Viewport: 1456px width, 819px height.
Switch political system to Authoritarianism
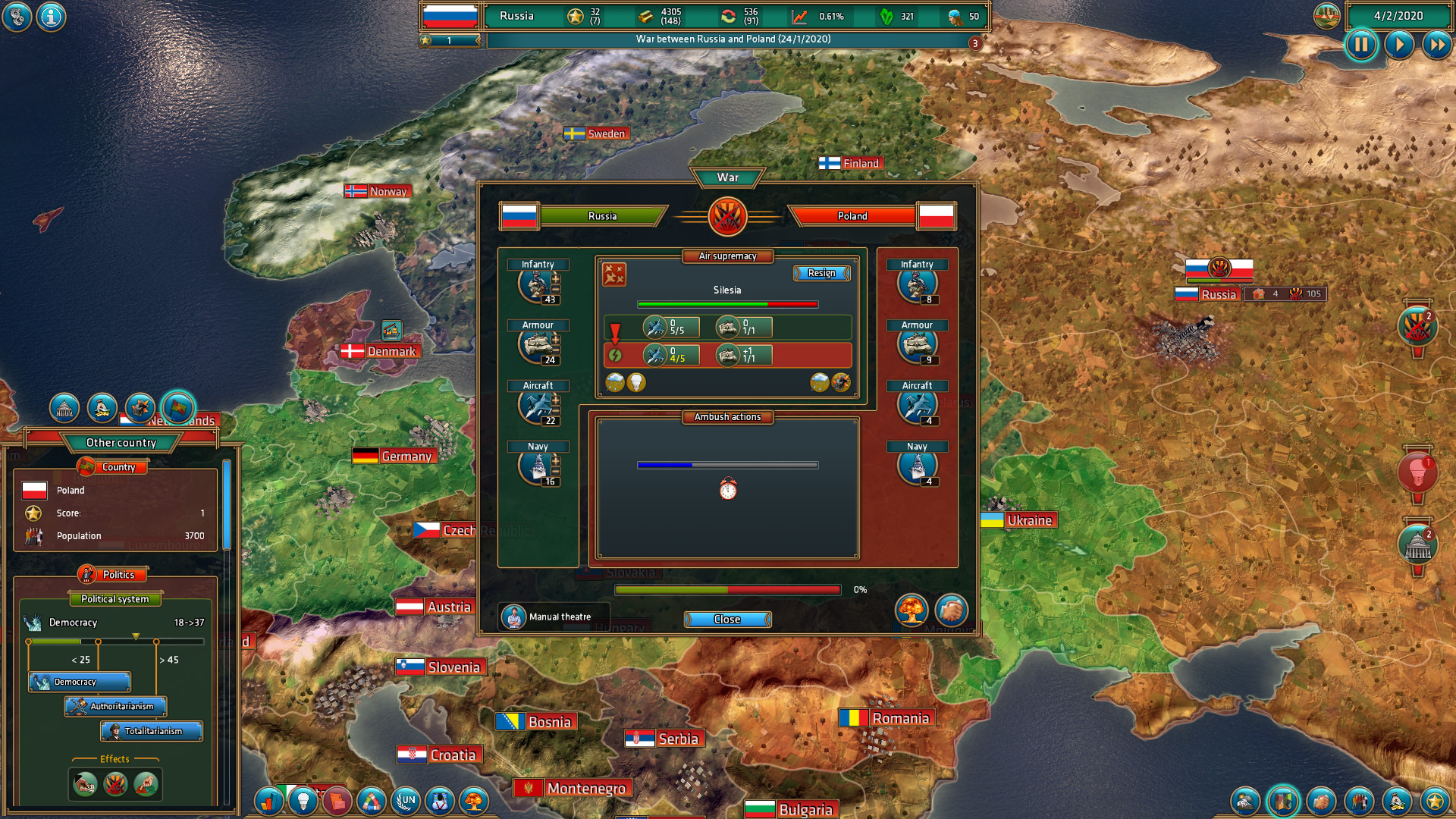[x=116, y=707]
